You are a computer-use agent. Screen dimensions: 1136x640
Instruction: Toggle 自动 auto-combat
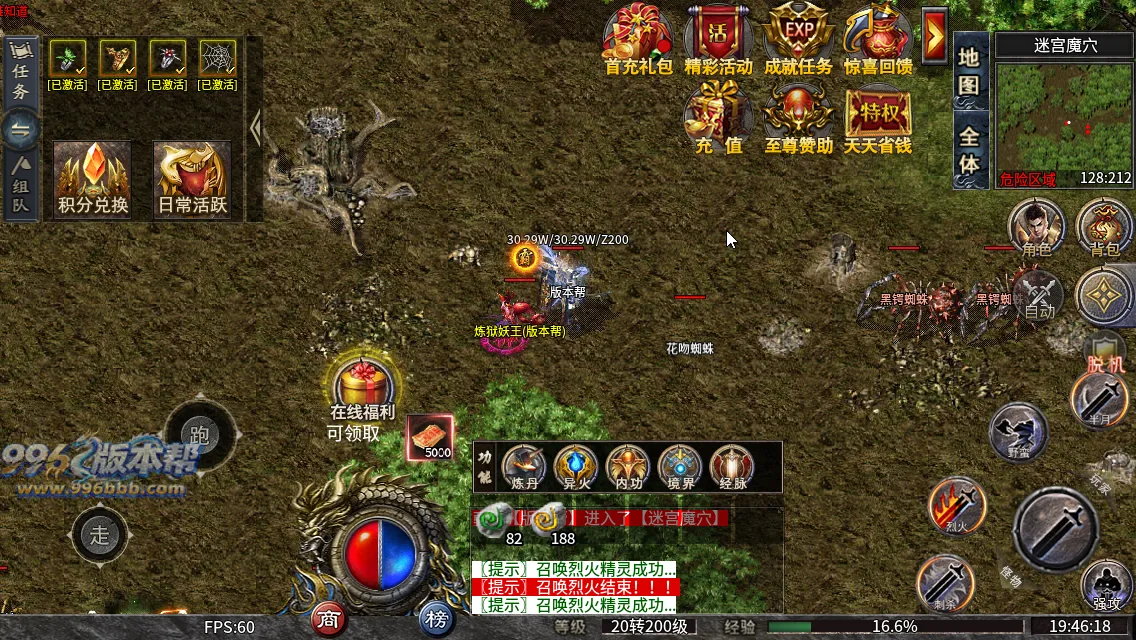pos(1037,296)
